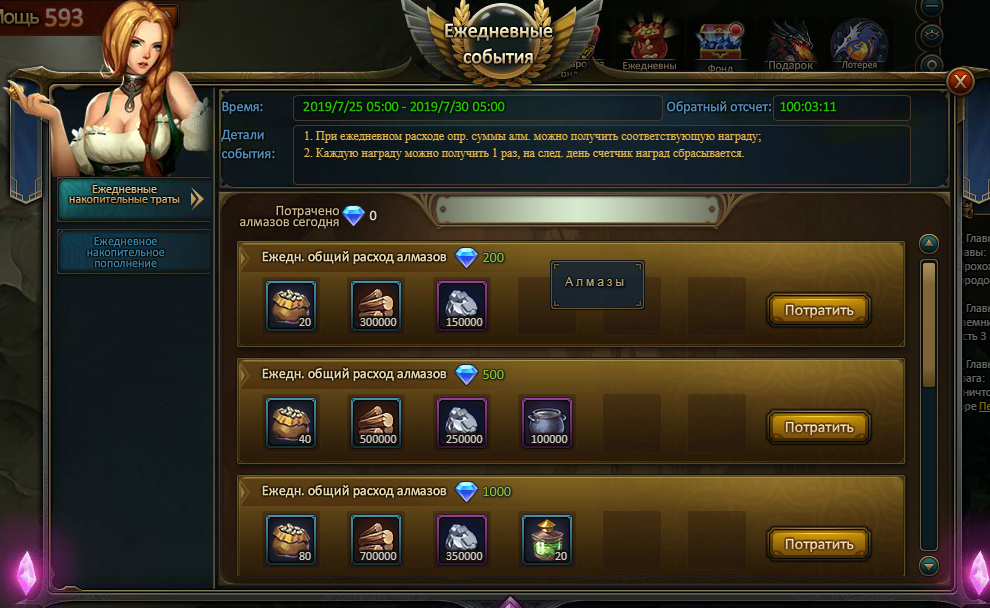Open the Лотерея event icon
The image size is (990, 608).
(858, 45)
